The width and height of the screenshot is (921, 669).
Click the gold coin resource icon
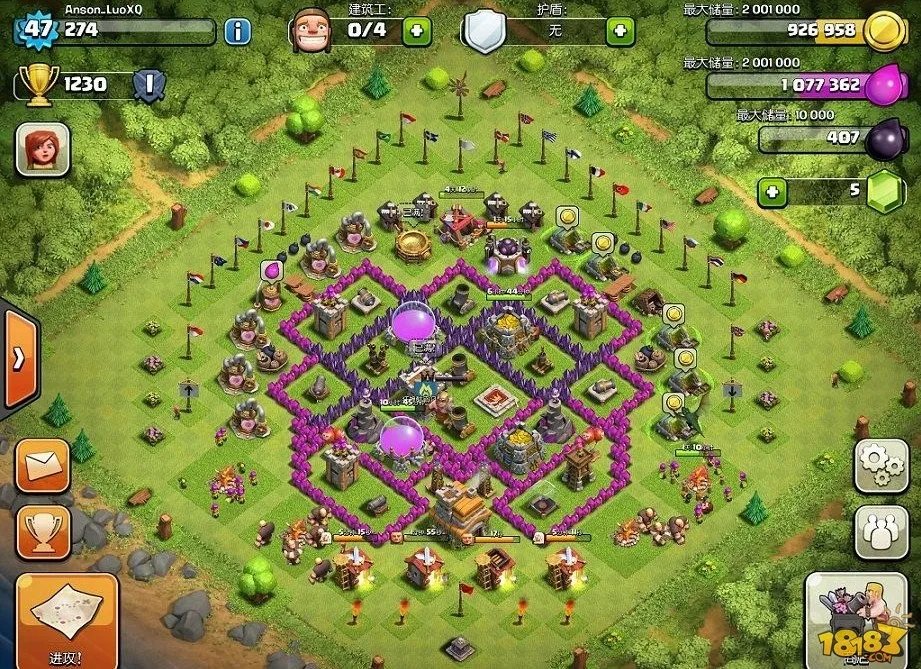tap(883, 32)
